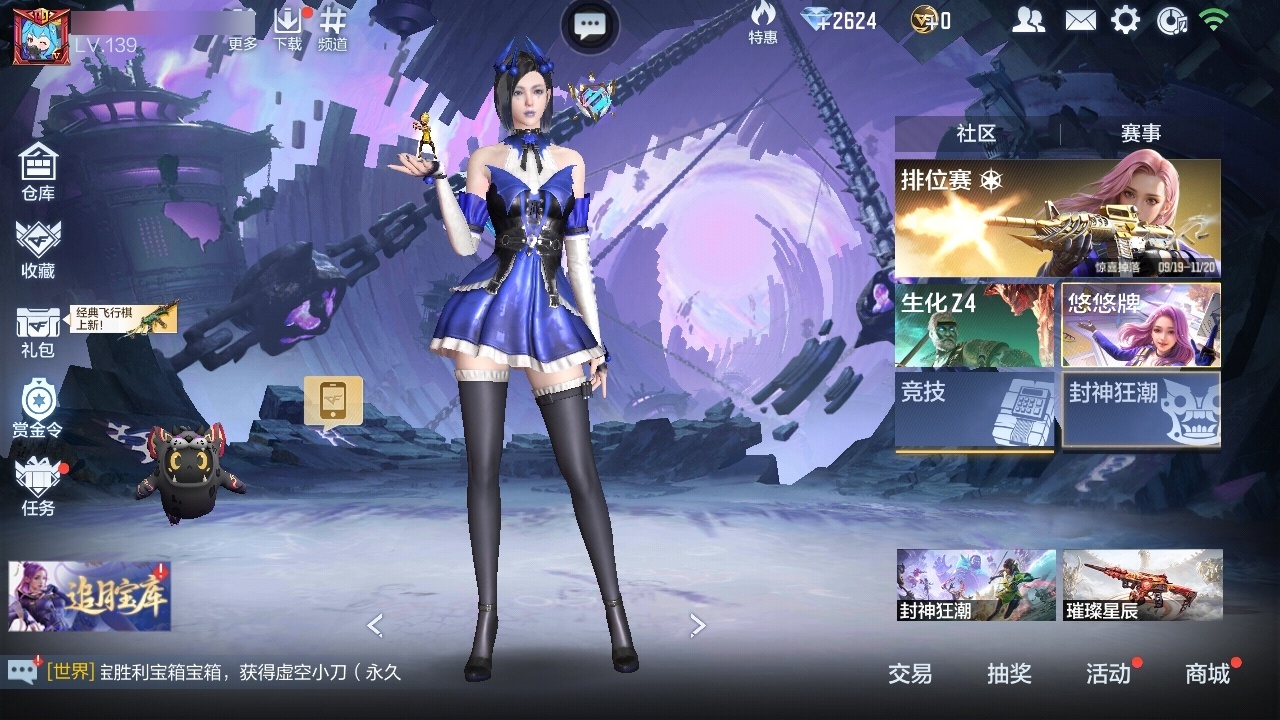Switch to the 社区 community tab
1280x720 pixels.
[x=976, y=133]
